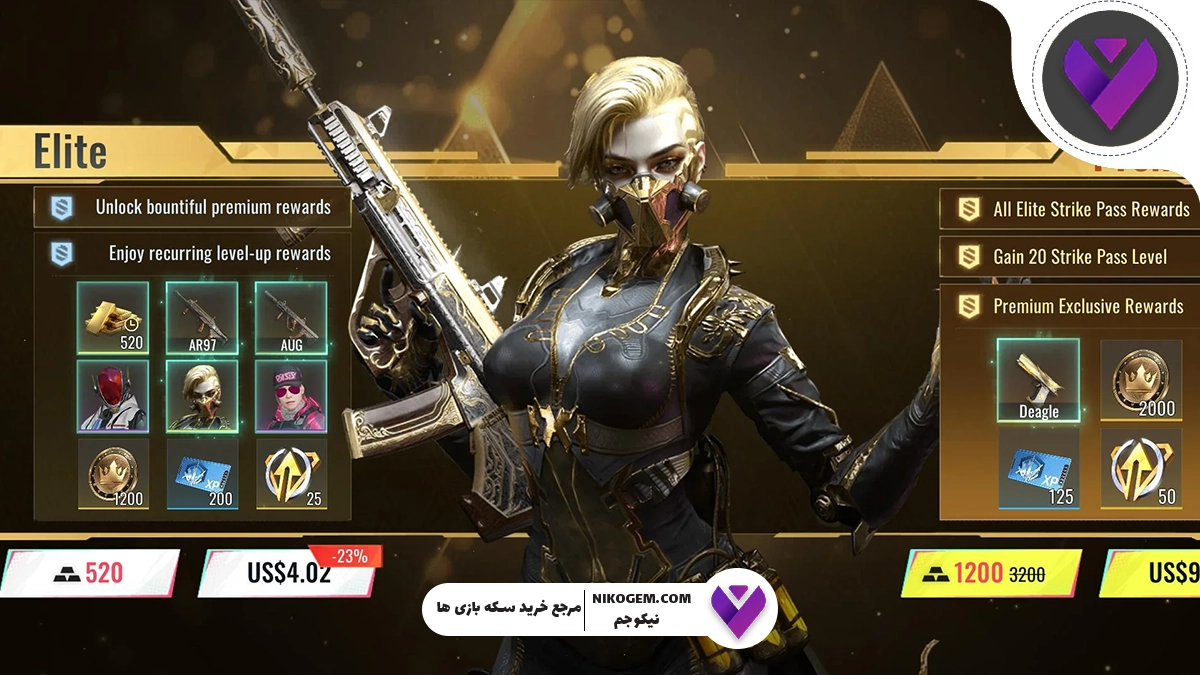Viewport: 1200px width, 675px height.
Task: Open the Premium Exclusive Rewards row
Action: click(x=1070, y=306)
